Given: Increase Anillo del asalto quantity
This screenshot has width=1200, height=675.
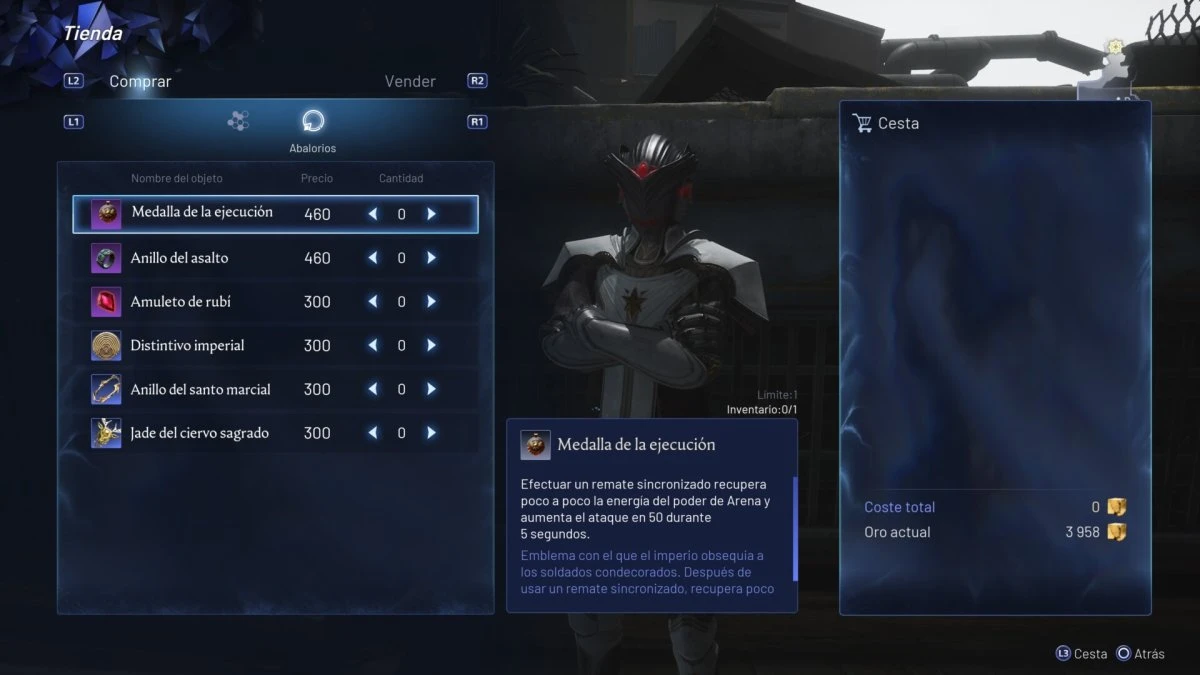Looking at the screenshot, I should pos(431,258).
